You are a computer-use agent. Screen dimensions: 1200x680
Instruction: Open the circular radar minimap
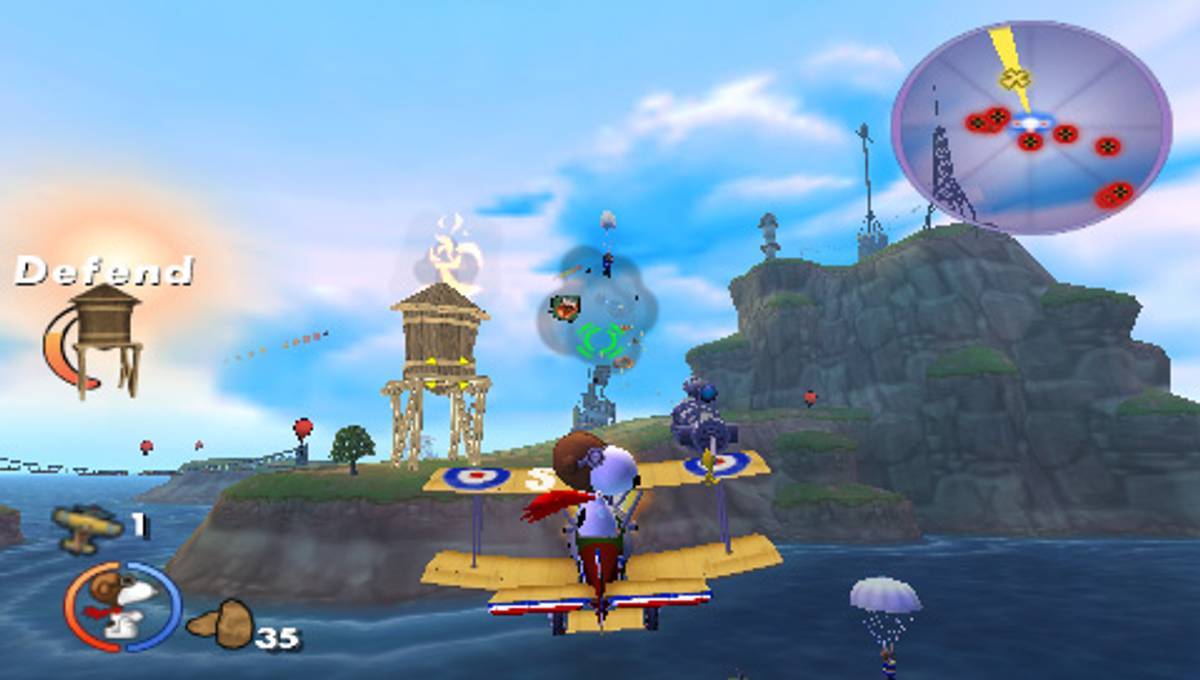[x=1030, y=127]
